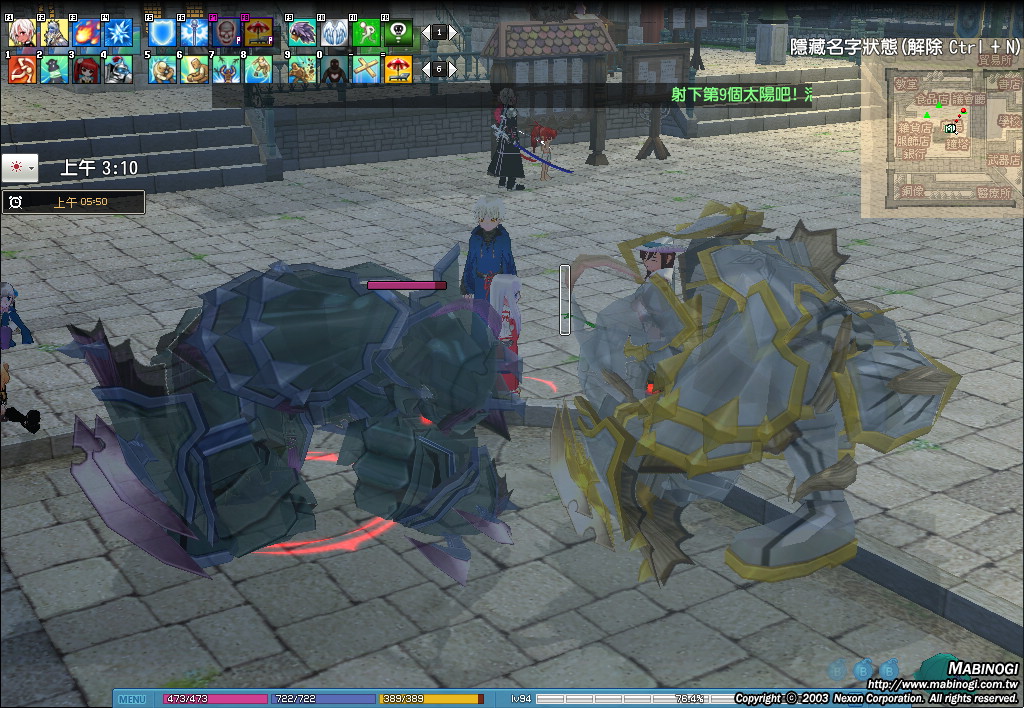1024x708 pixels.
Task: Select the white-haired character portrait slot
Action: (x=22, y=33)
